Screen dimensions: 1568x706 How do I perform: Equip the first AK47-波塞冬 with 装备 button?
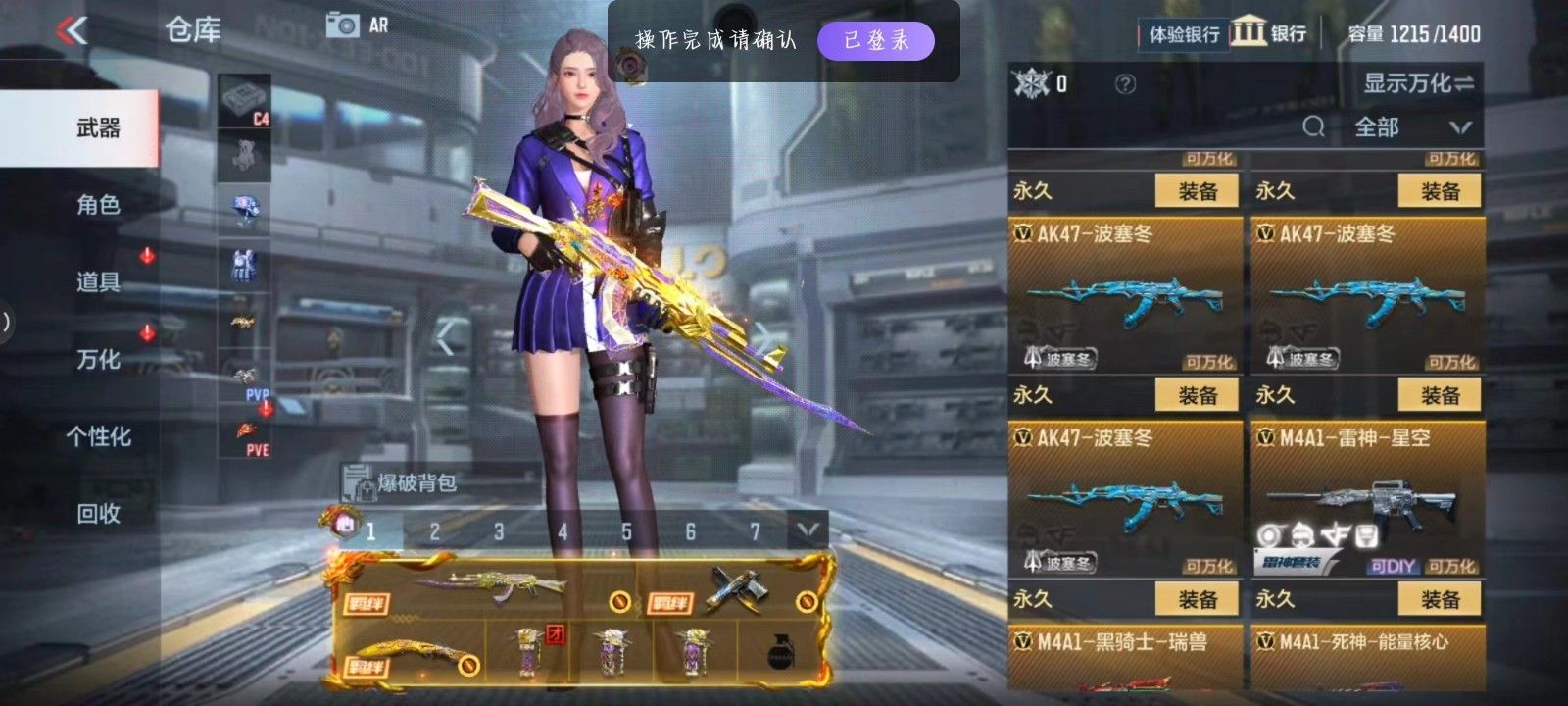(1198, 188)
